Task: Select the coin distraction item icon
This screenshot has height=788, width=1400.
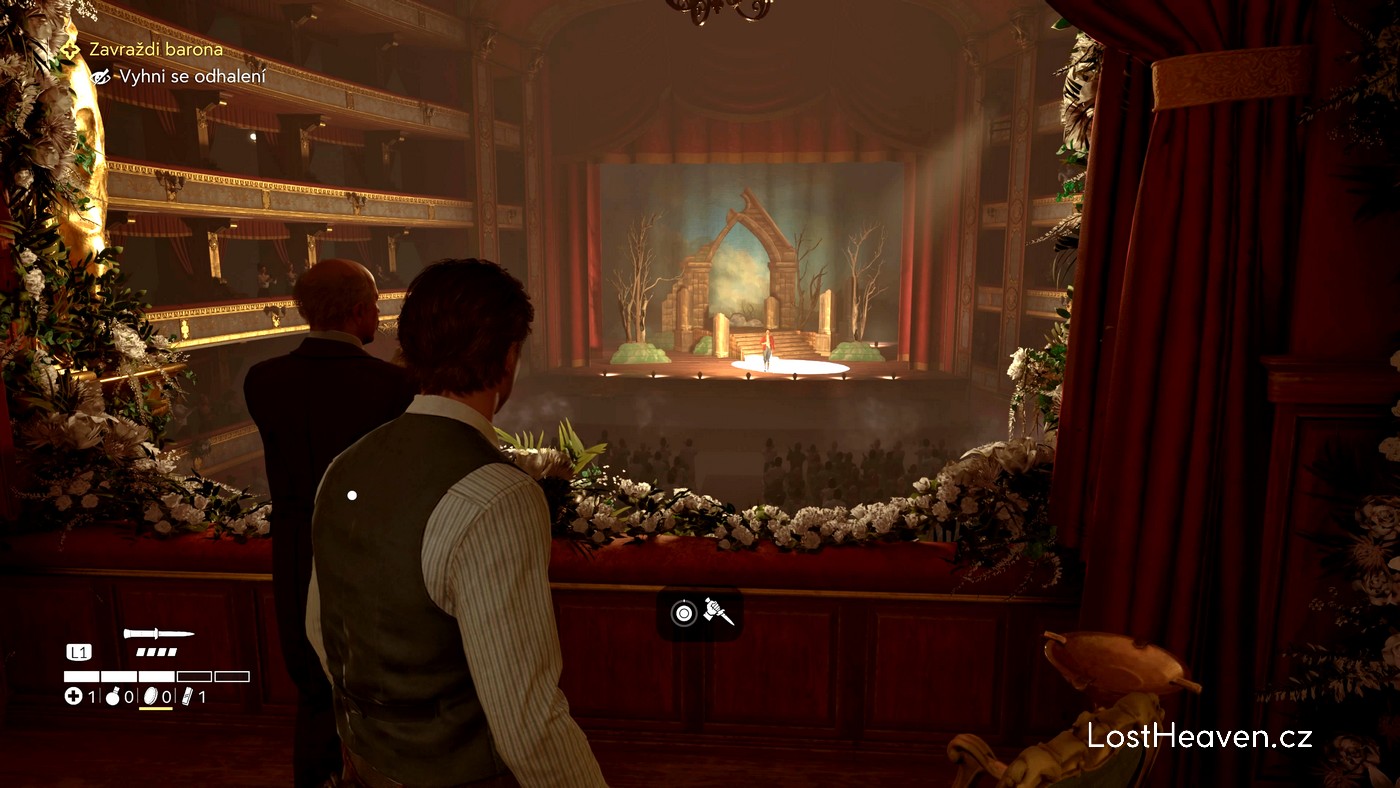Action: coord(151,696)
